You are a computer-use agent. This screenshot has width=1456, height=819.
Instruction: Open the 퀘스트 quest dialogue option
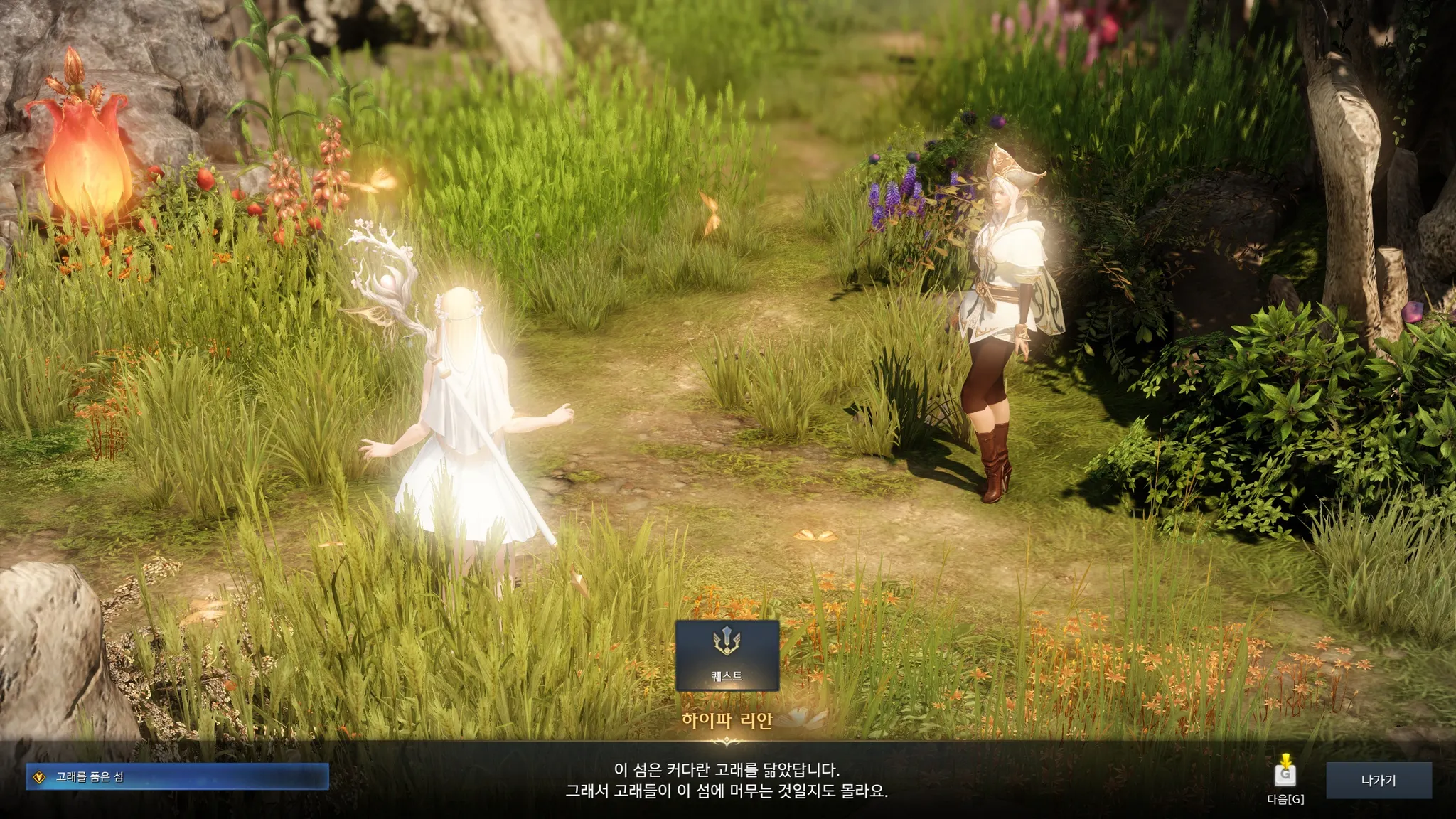point(727,655)
